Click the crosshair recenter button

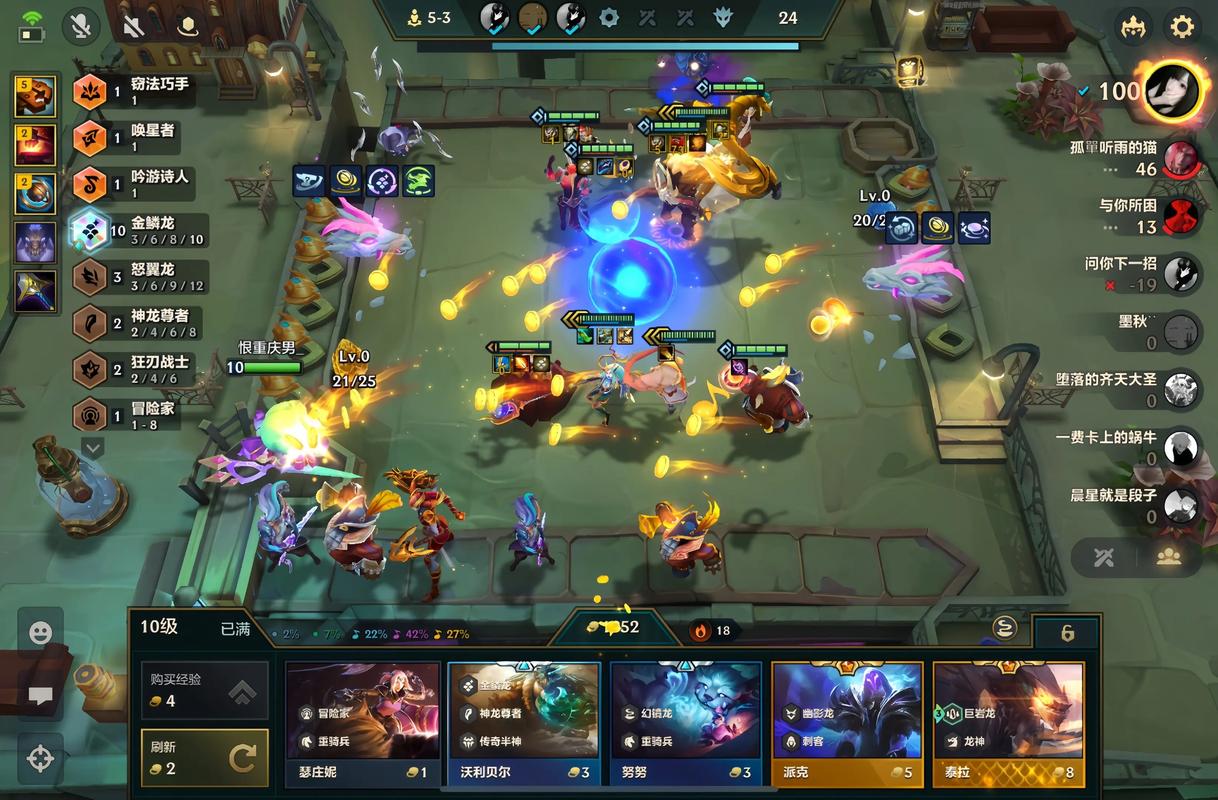(x=40, y=758)
